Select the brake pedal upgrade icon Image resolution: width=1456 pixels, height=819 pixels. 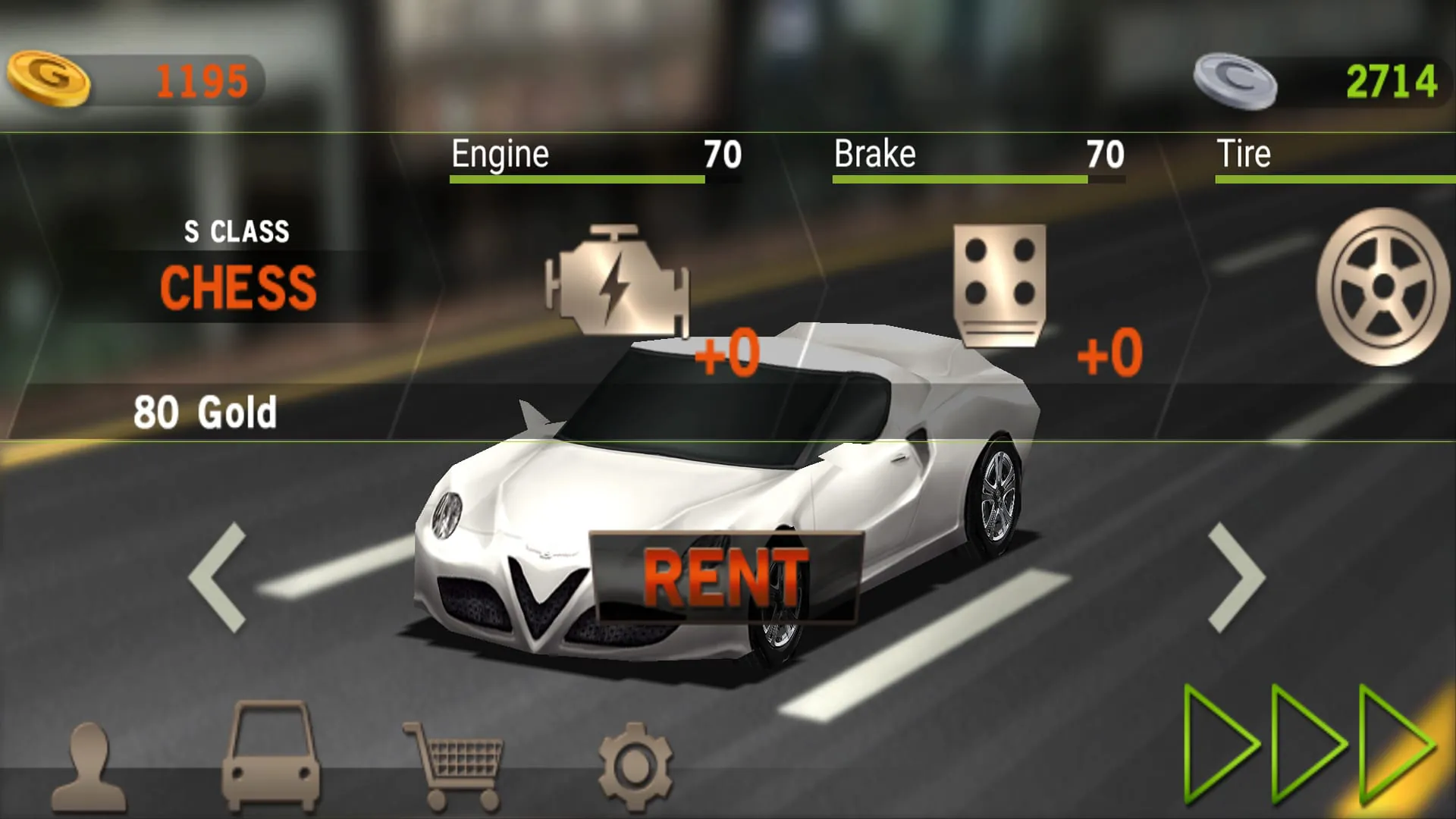click(x=1001, y=284)
